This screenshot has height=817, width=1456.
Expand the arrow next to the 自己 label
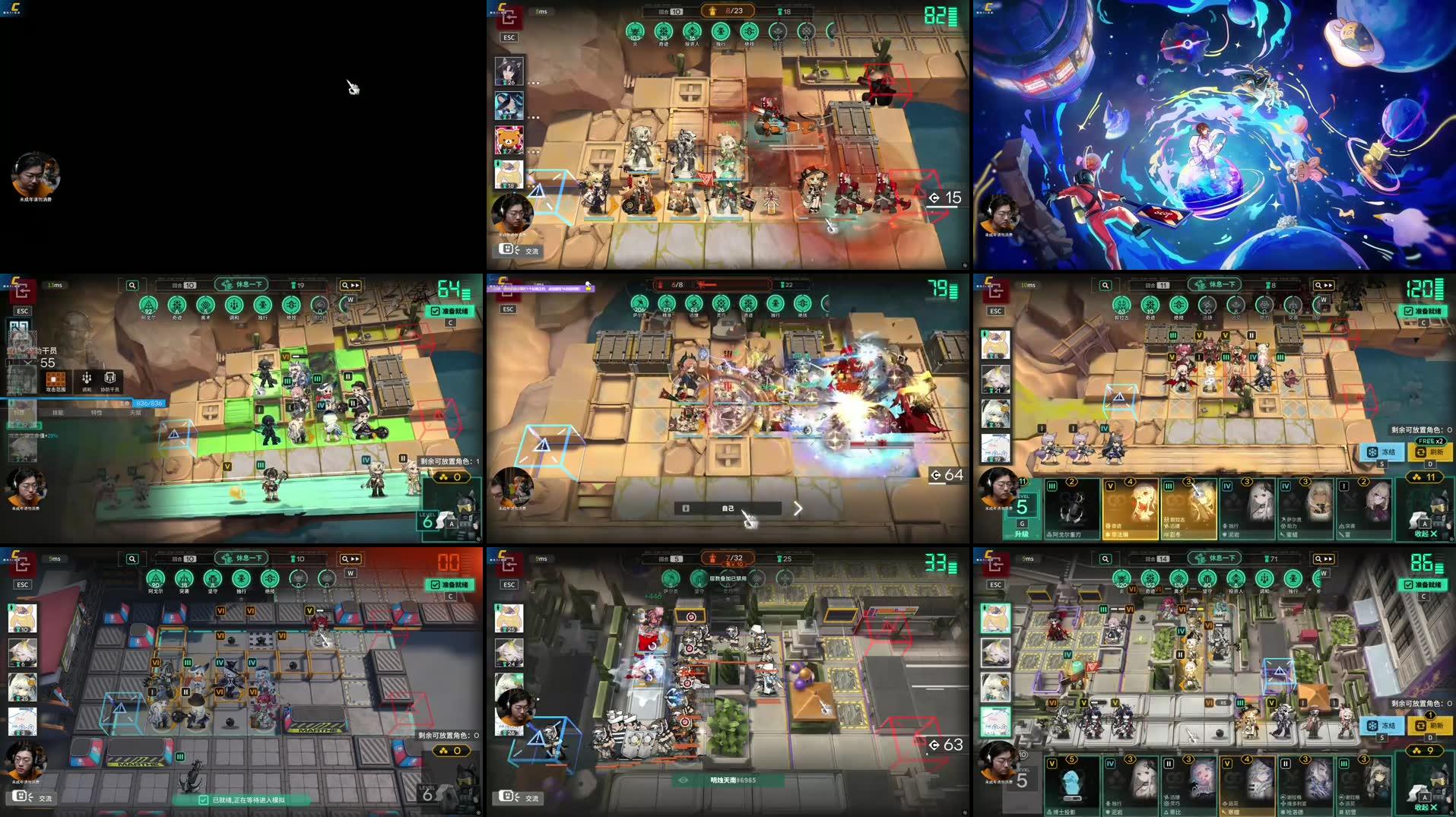[x=798, y=509]
